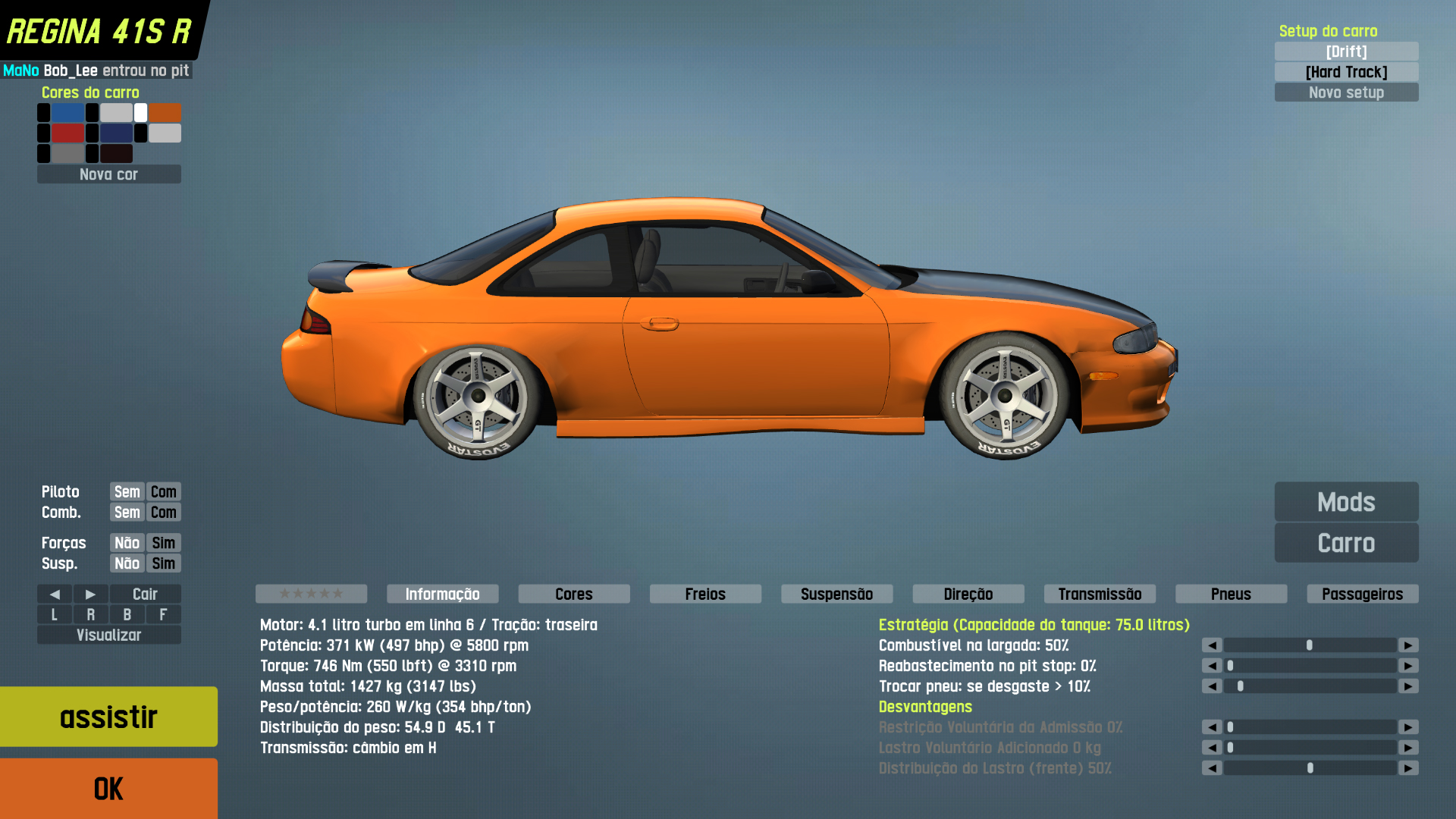Create a Novo setup
1456x819 pixels.
click(1346, 93)
